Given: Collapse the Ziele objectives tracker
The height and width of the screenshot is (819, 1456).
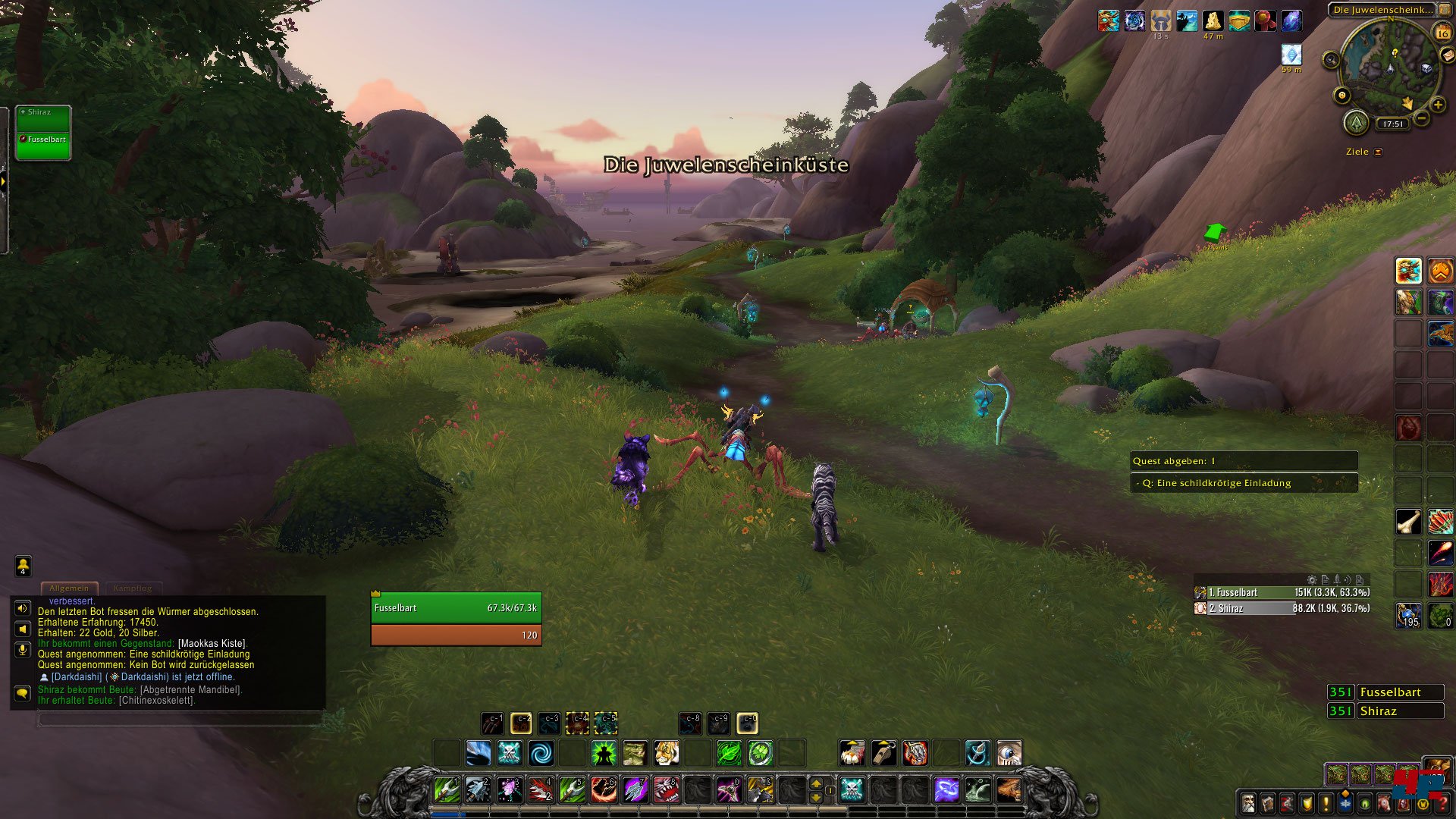Looking at the screenshot, I should (x=1378, y=152).
